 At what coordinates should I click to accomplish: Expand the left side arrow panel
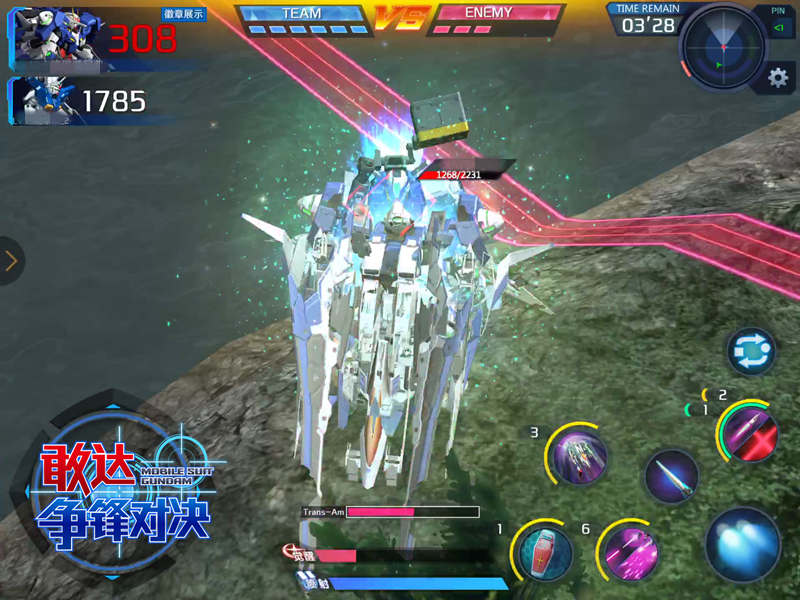12,261
